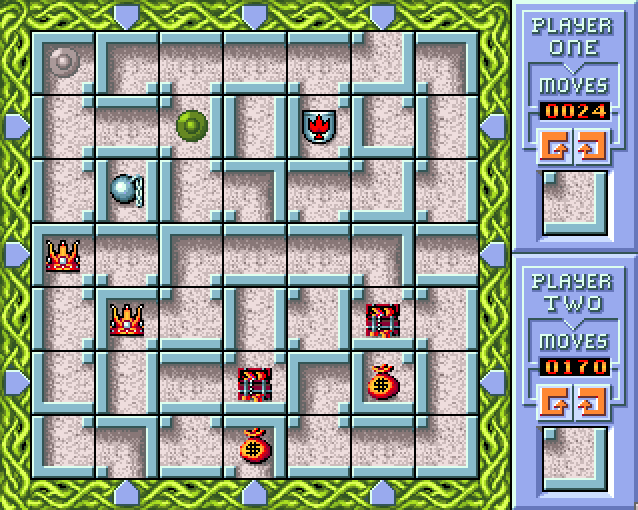Select the board tile holding the green token

191,126
